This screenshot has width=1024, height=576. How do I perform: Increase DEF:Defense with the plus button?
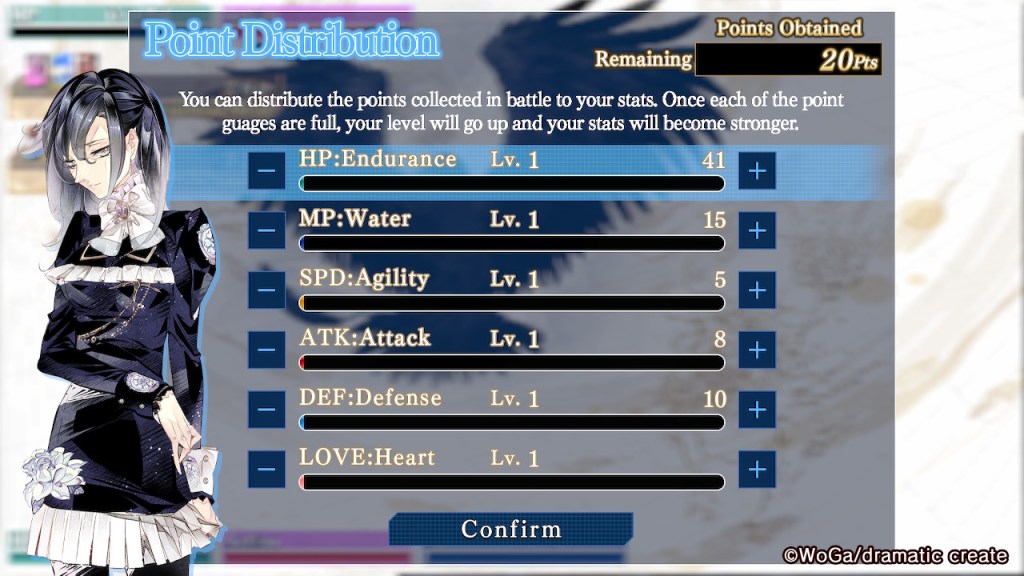pyautogui.click(x=757, y=409)
